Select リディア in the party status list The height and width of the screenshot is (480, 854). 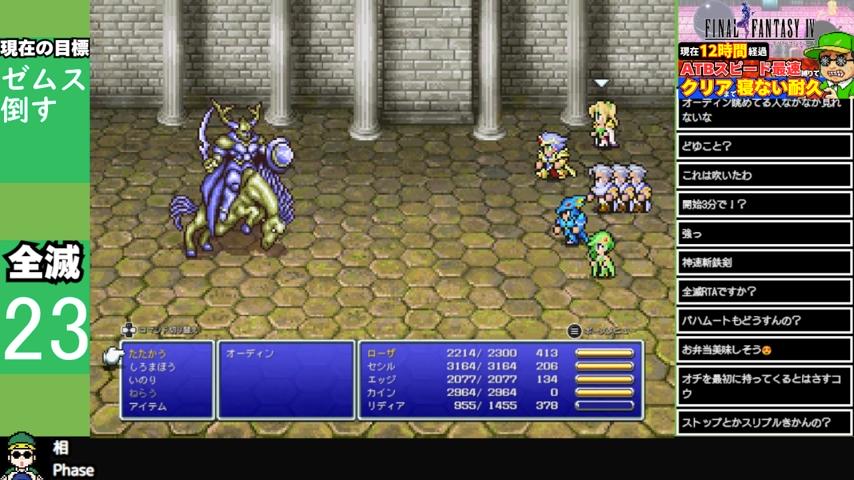point(385,406)
